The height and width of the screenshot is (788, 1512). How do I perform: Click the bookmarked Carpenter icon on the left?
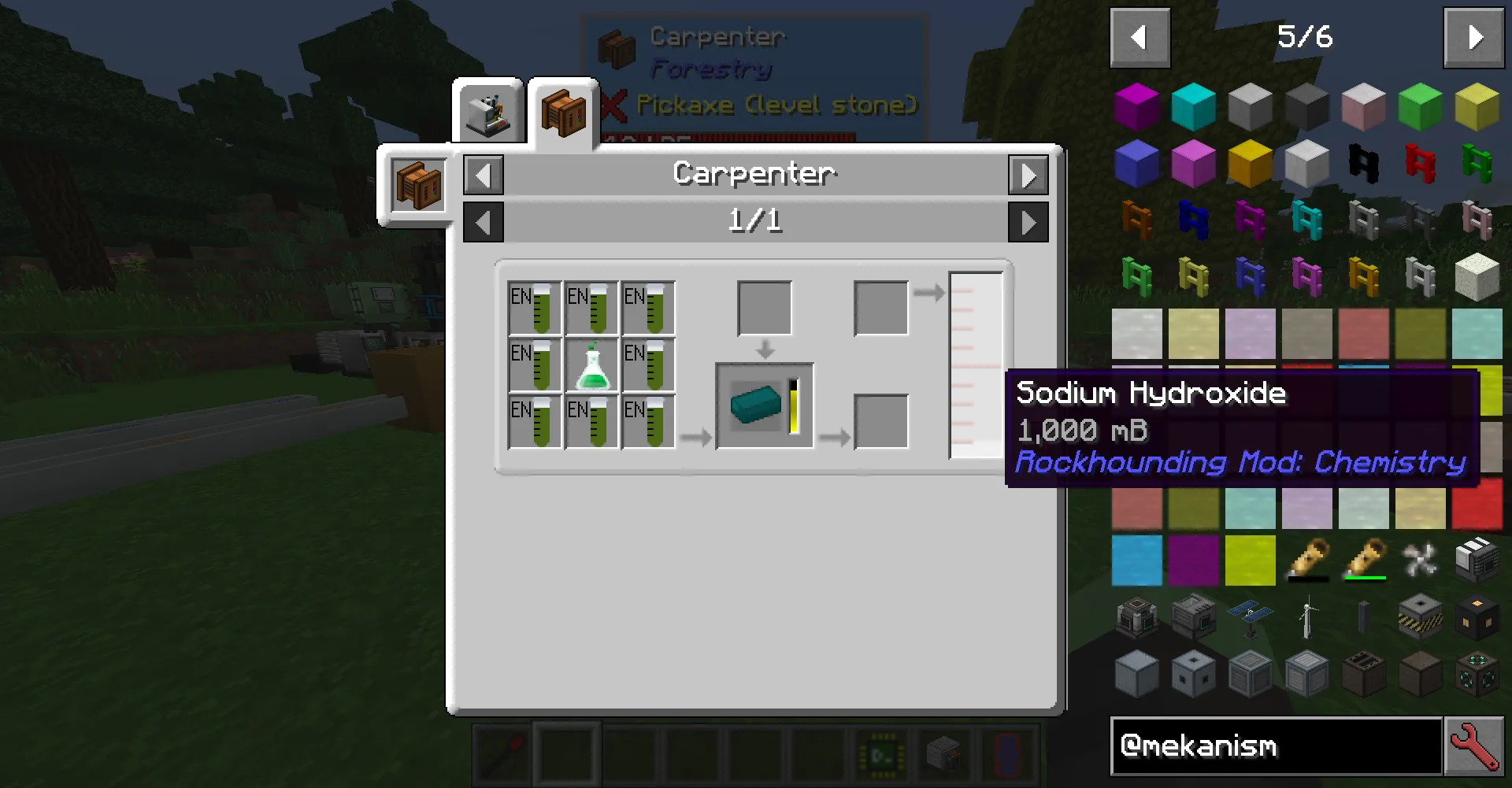click(x=418, y=187)
